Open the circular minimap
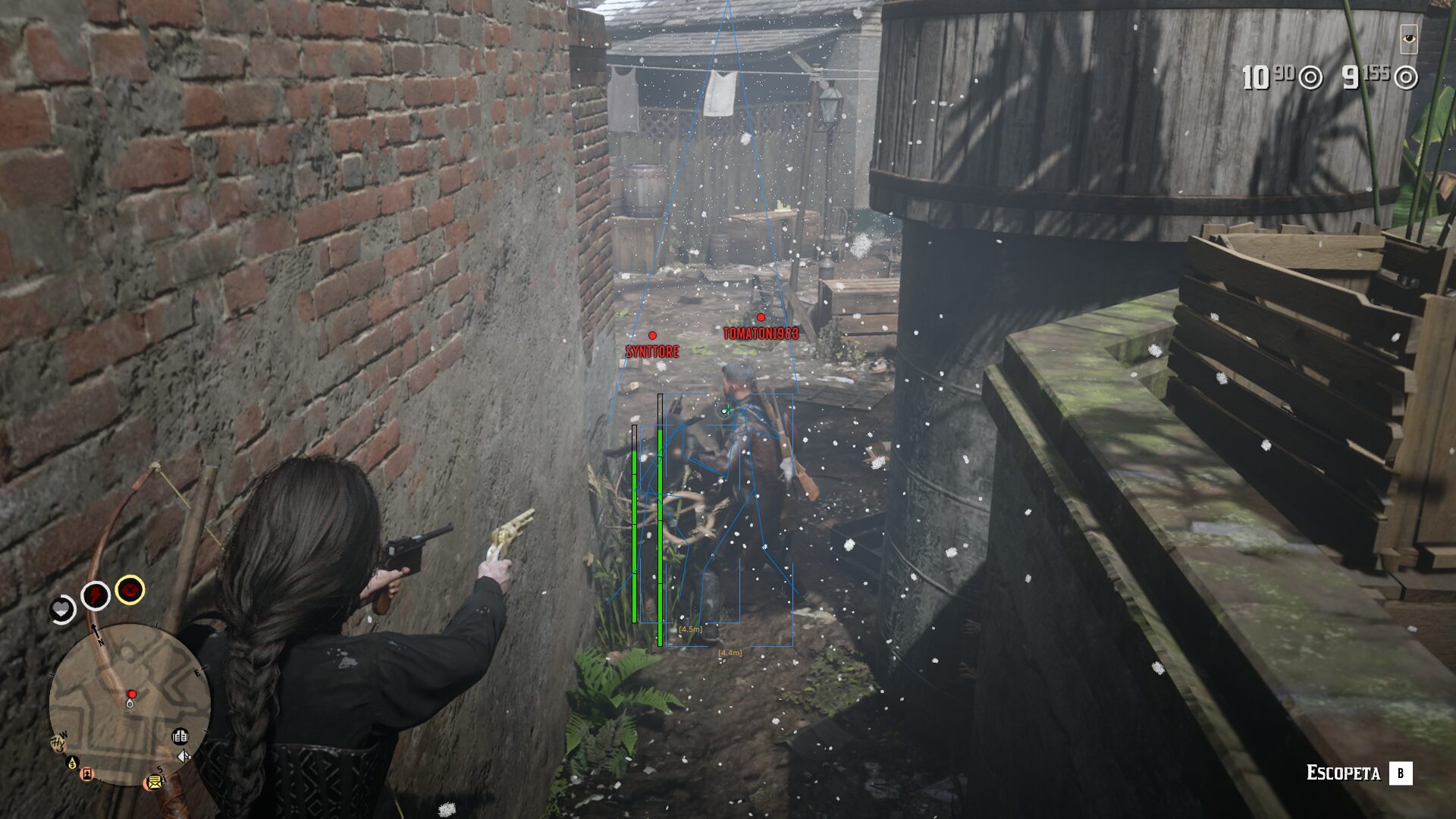Viewport: 1456px width, 819px height. tap(130, 704)
